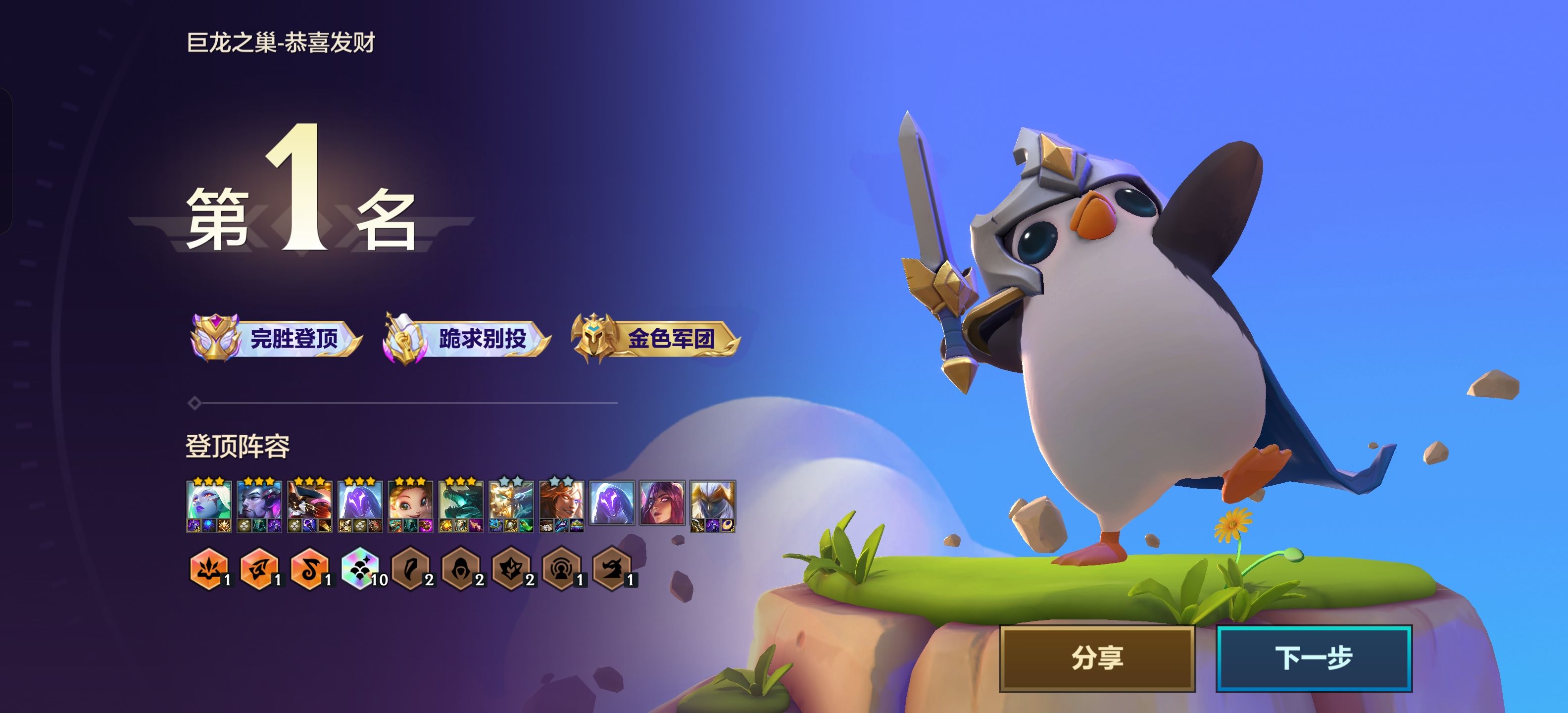1568x713 pixels.
Task: Show the bronze feather trait
Action: 411,569
